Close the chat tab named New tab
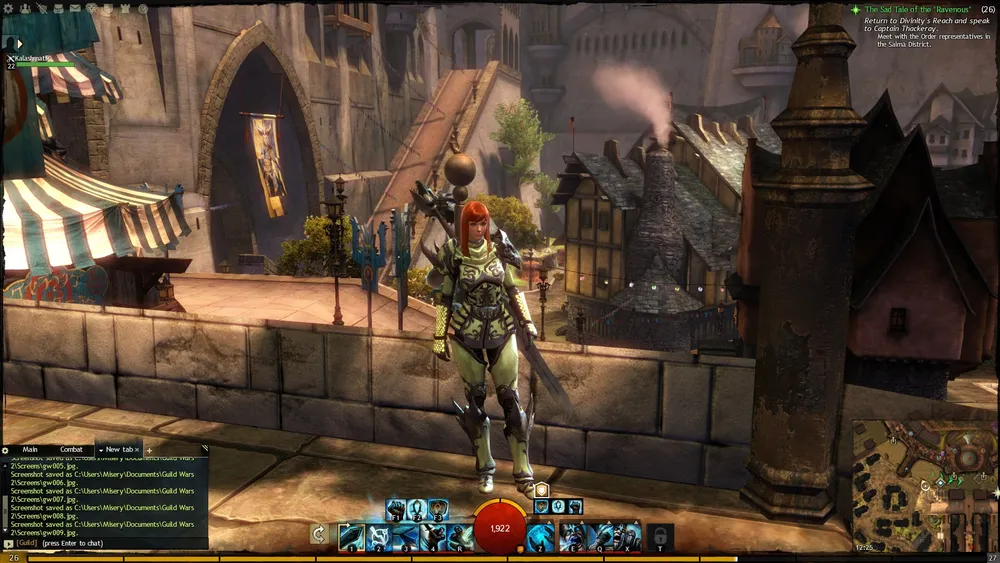Screen dimensions: 1000x563 tap(139, 450)
